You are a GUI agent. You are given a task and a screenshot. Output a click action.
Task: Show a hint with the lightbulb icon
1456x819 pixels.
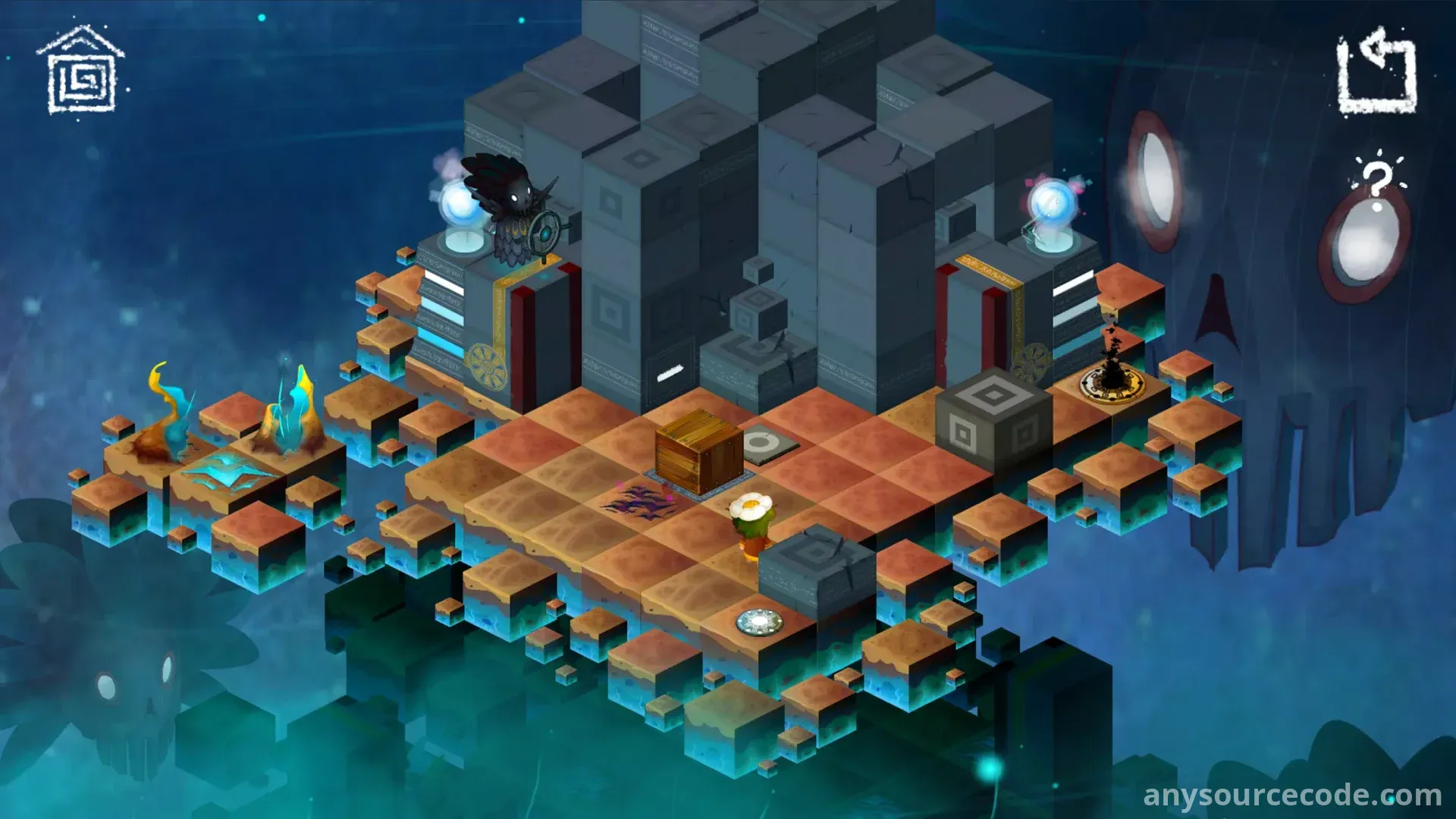[1378, 178]
